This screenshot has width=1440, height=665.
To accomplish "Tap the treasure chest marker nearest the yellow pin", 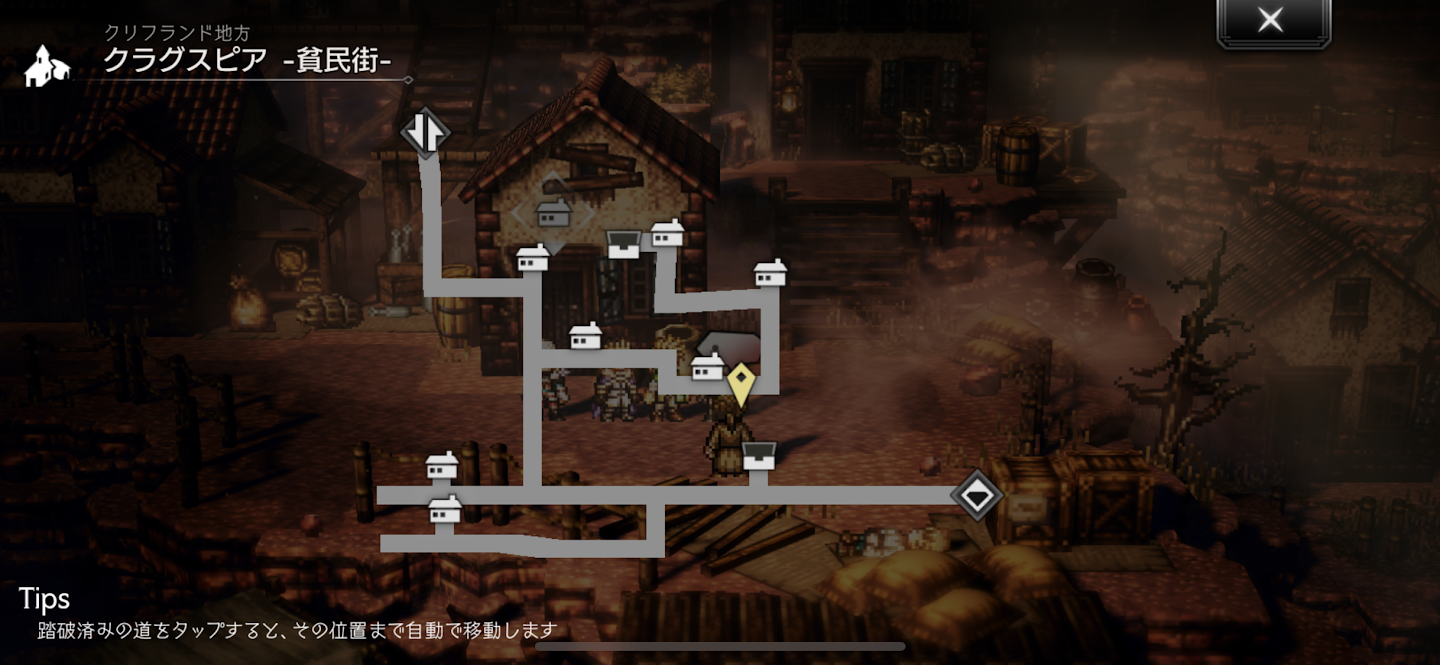I will tap(759, 455).
